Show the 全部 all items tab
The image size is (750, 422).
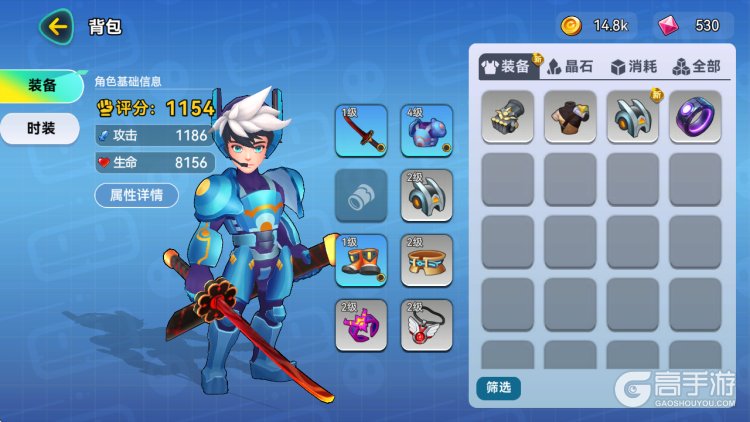coord(696,67)
